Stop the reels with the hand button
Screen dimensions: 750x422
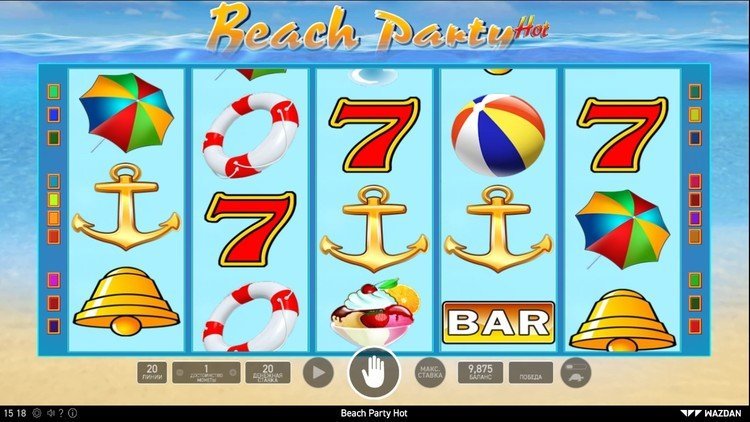point(373,374)
